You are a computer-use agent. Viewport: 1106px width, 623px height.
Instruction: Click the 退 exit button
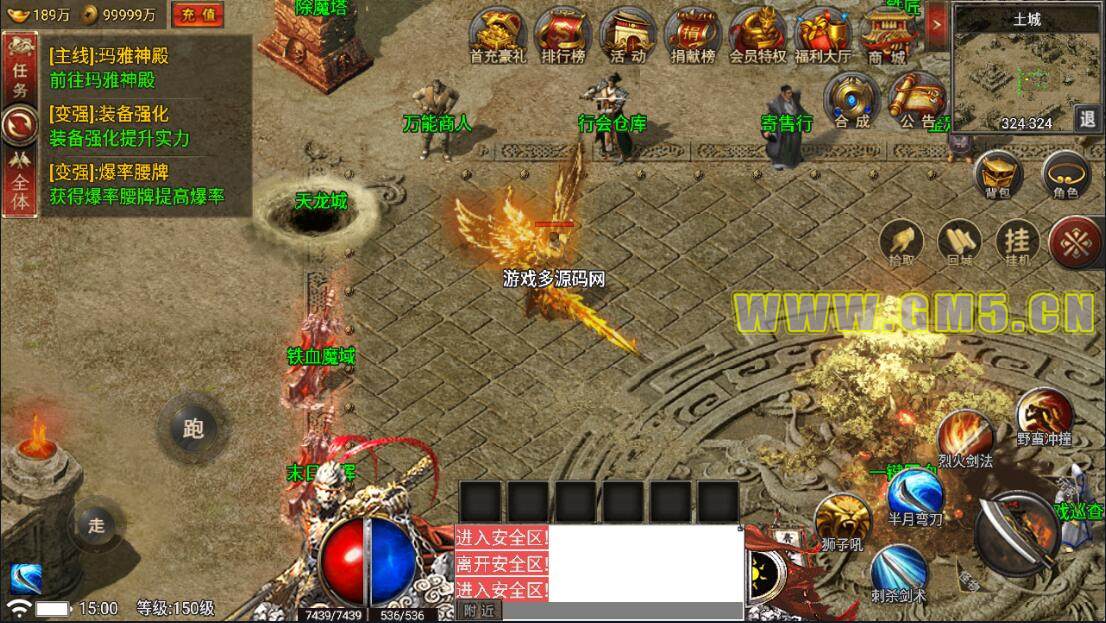click(1089, 118)
